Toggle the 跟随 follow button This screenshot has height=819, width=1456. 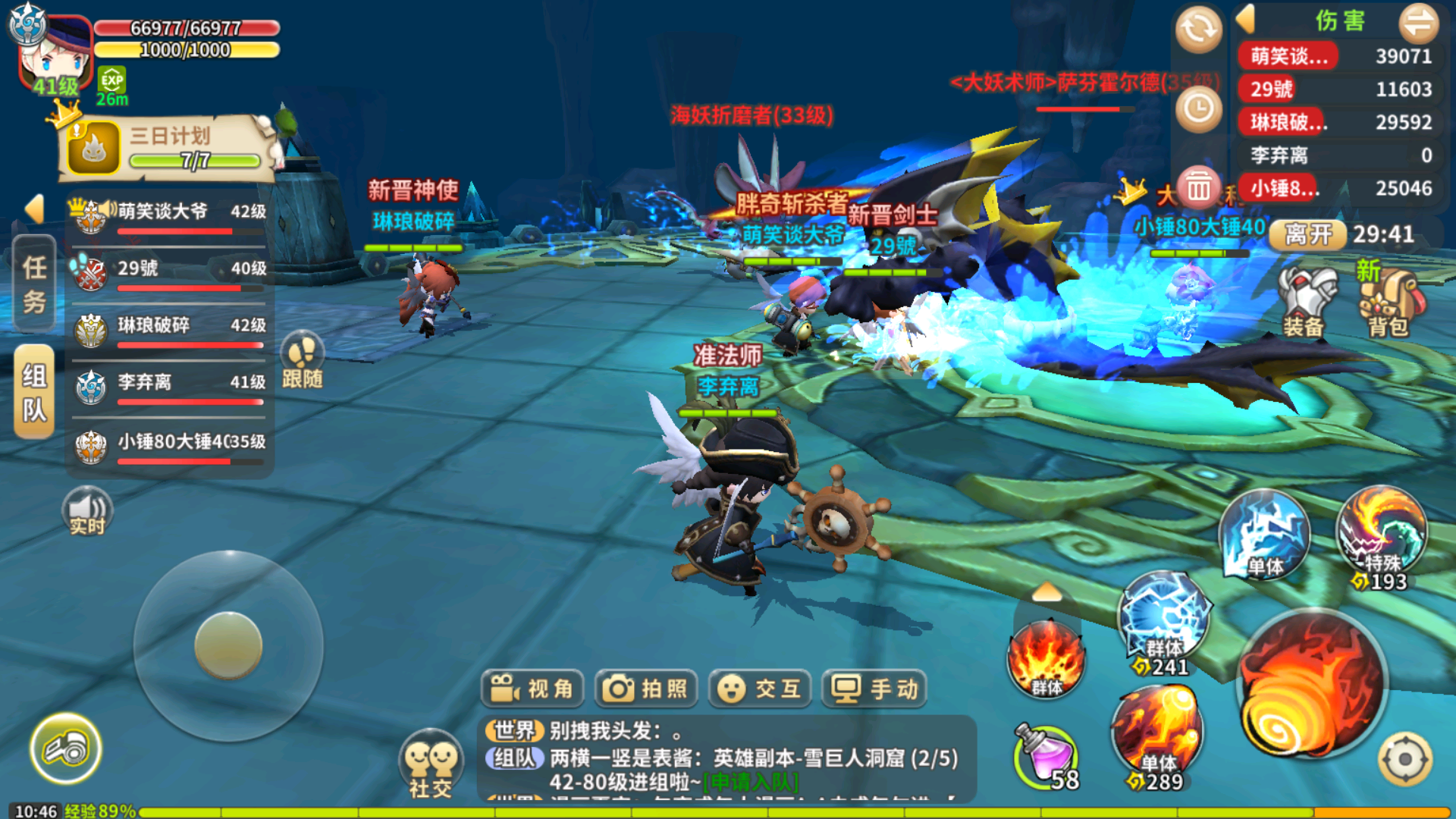pyautogui.click(x=303, y=361)
